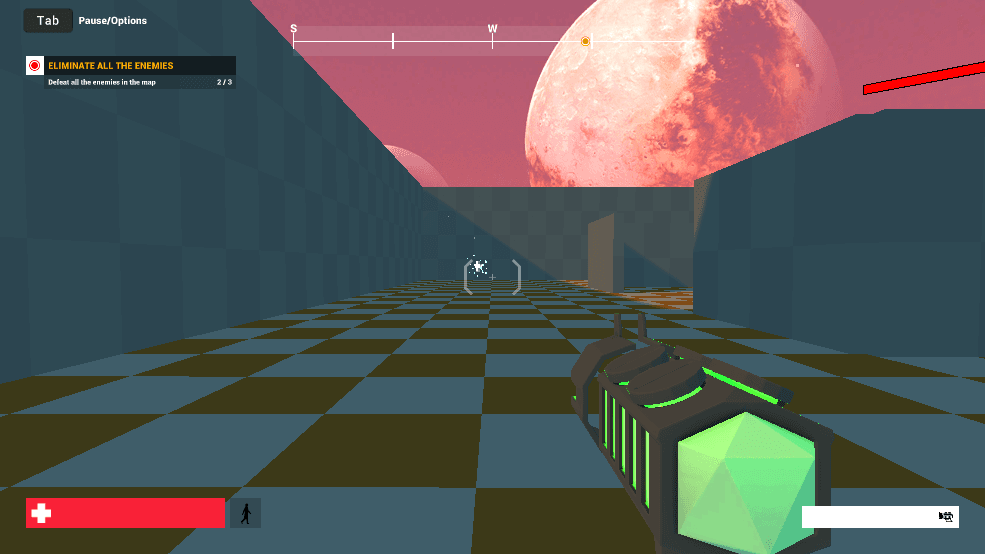Click the orange enemy marker on the compass
Image resolution: width=985 pixels, height=554 pixels.
[585, 41]
